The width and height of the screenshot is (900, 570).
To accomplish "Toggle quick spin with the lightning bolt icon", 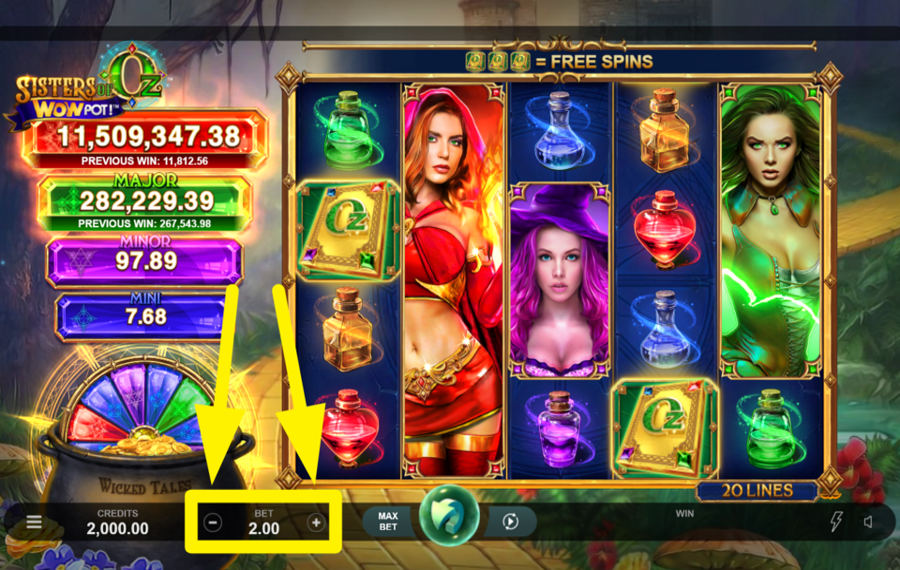I will tap(837, 521).
